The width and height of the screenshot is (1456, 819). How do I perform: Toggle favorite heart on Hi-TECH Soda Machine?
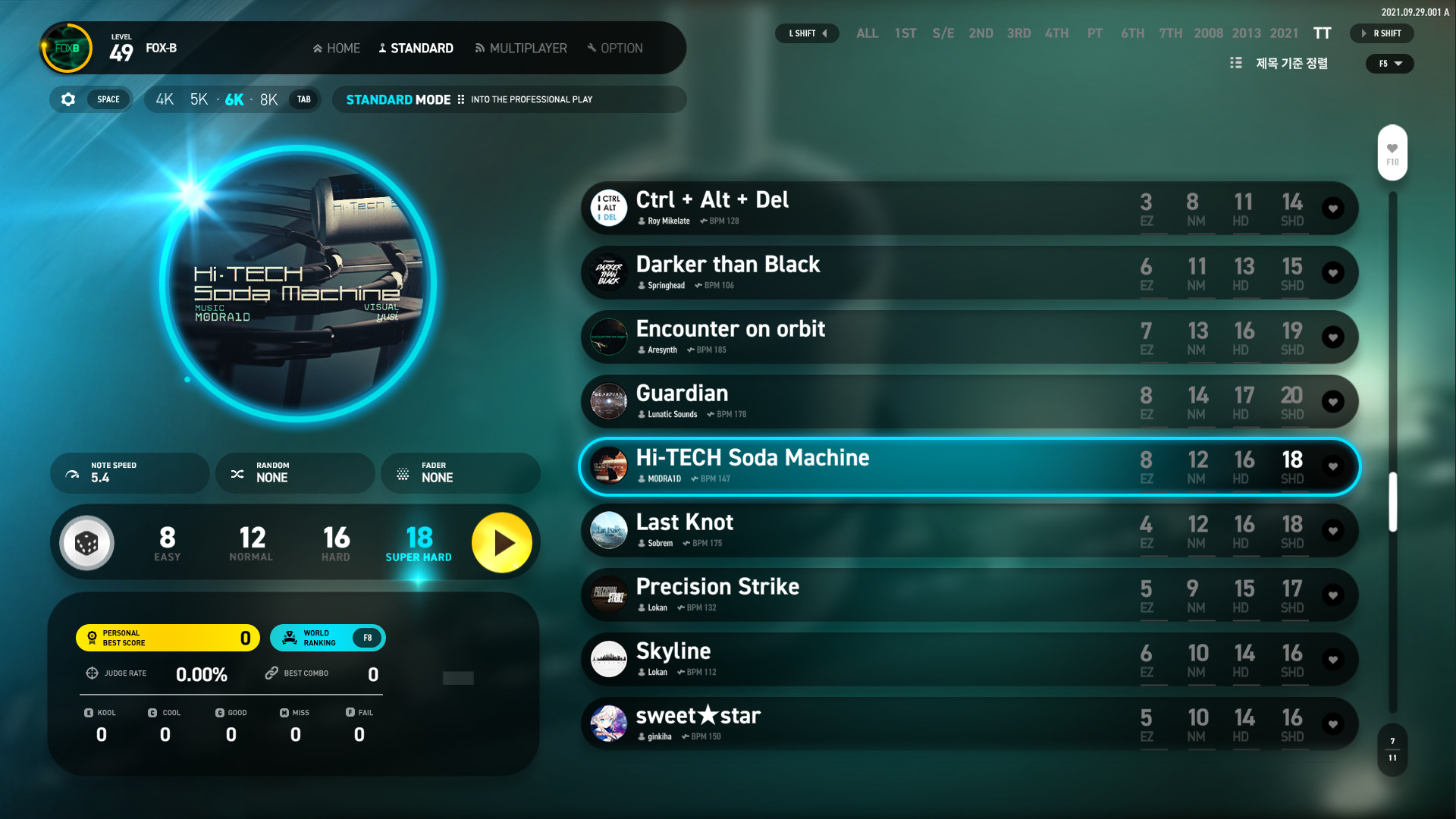tap(1332, 466)
